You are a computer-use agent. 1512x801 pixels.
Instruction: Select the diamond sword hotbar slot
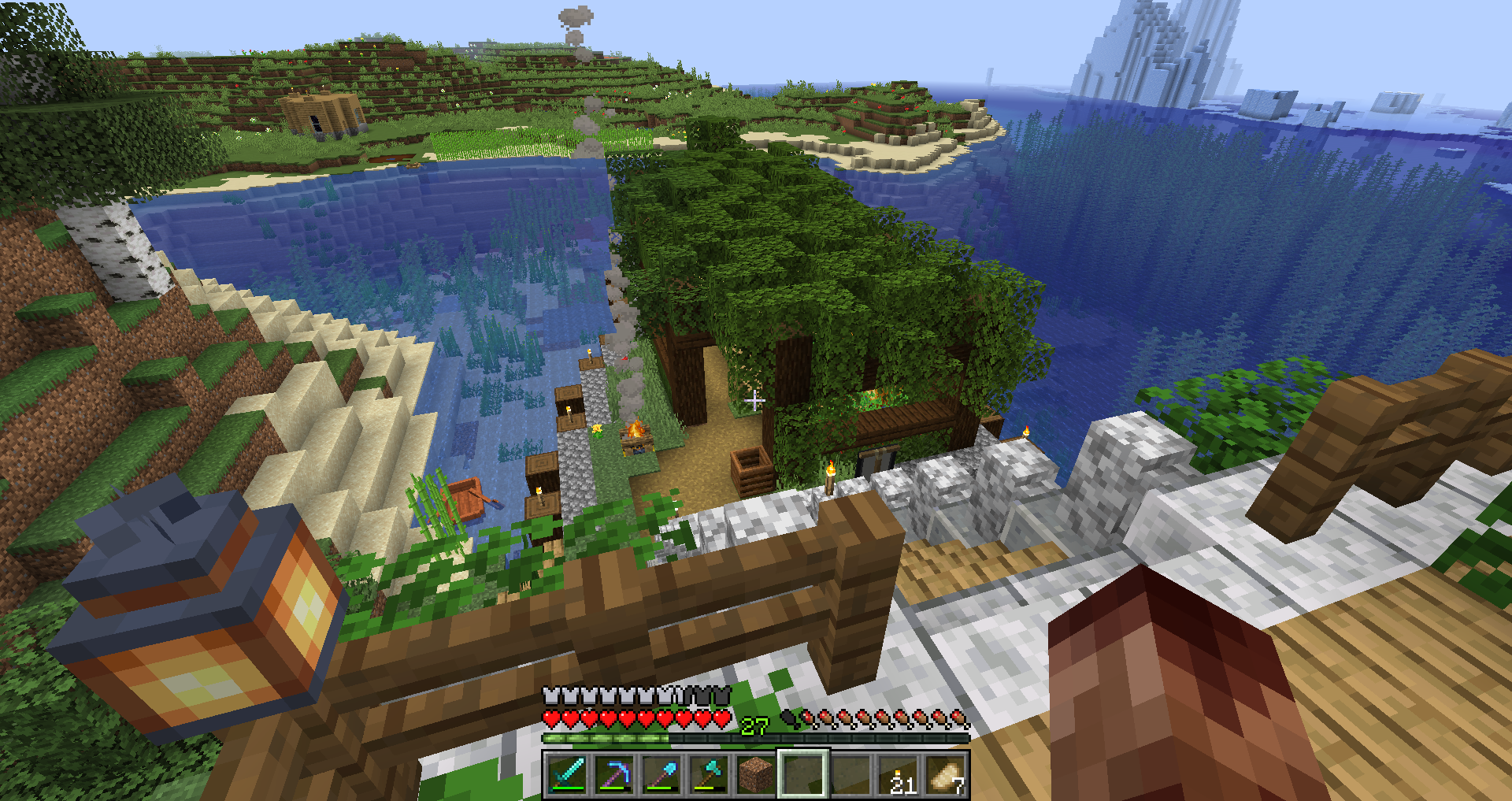coord(567,773)
